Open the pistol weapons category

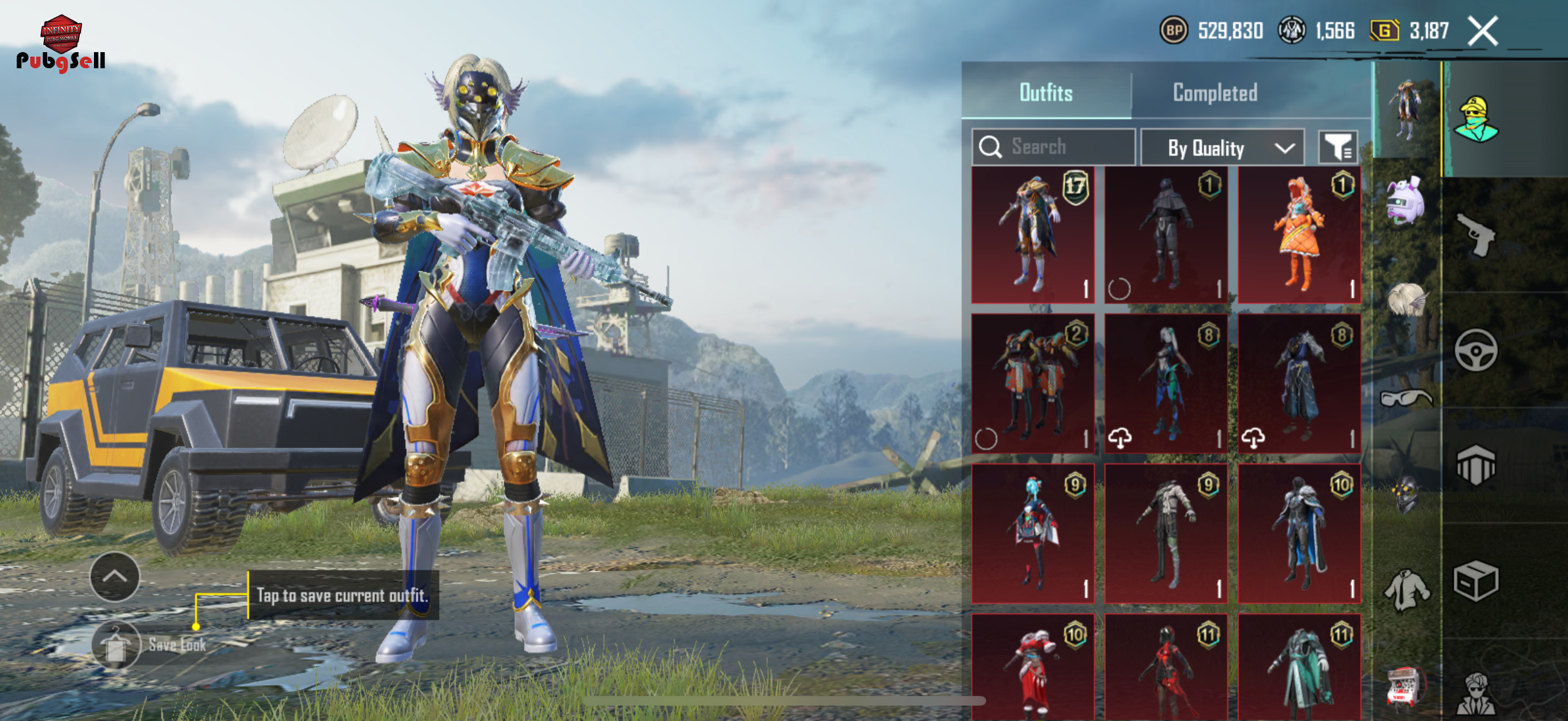(x=1475, y=235)
